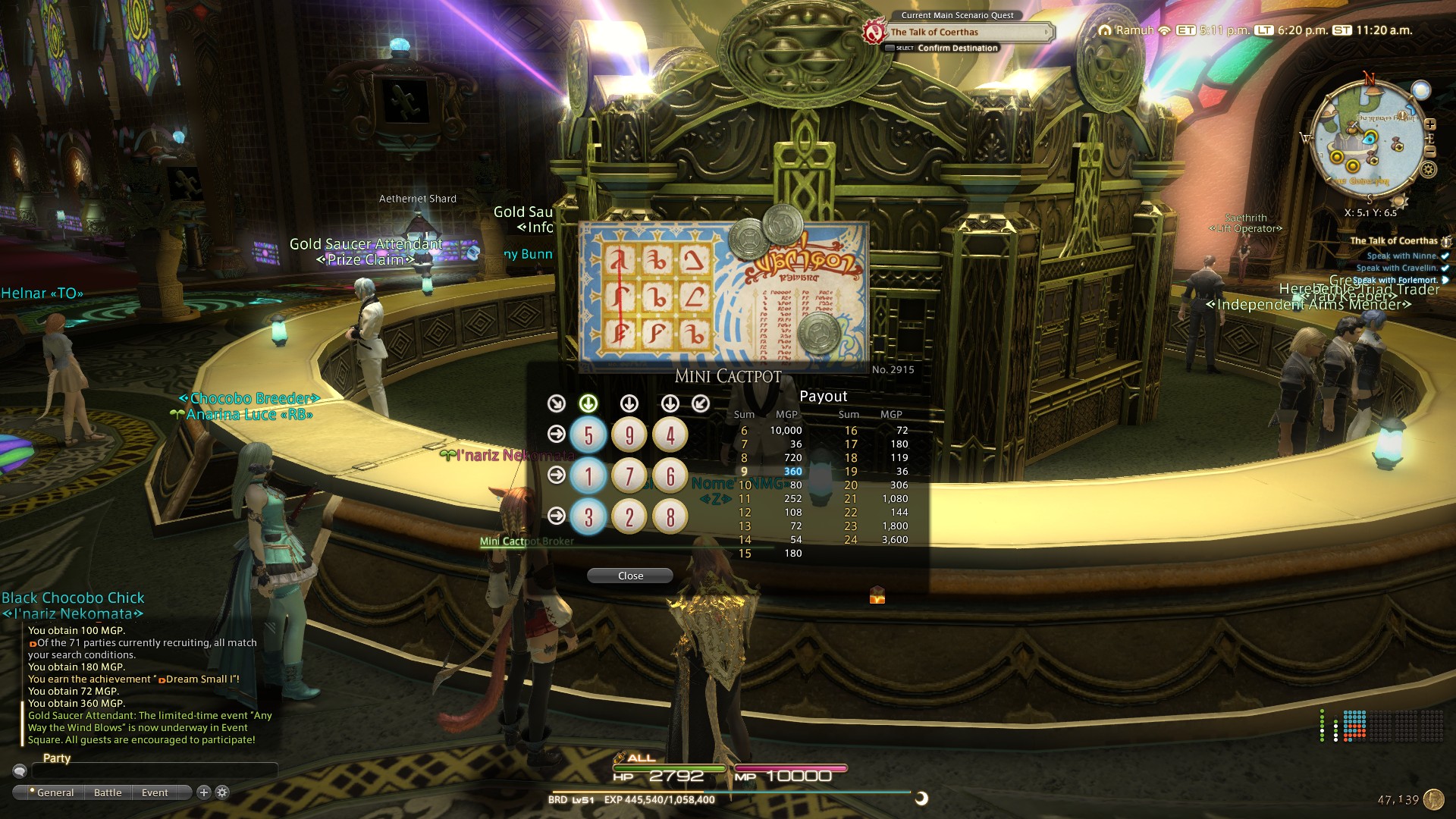Select the number 5 Cactpot tile
Viewport: 1456px width, 819px height.
pyautogui.click(x=588, y=435)
